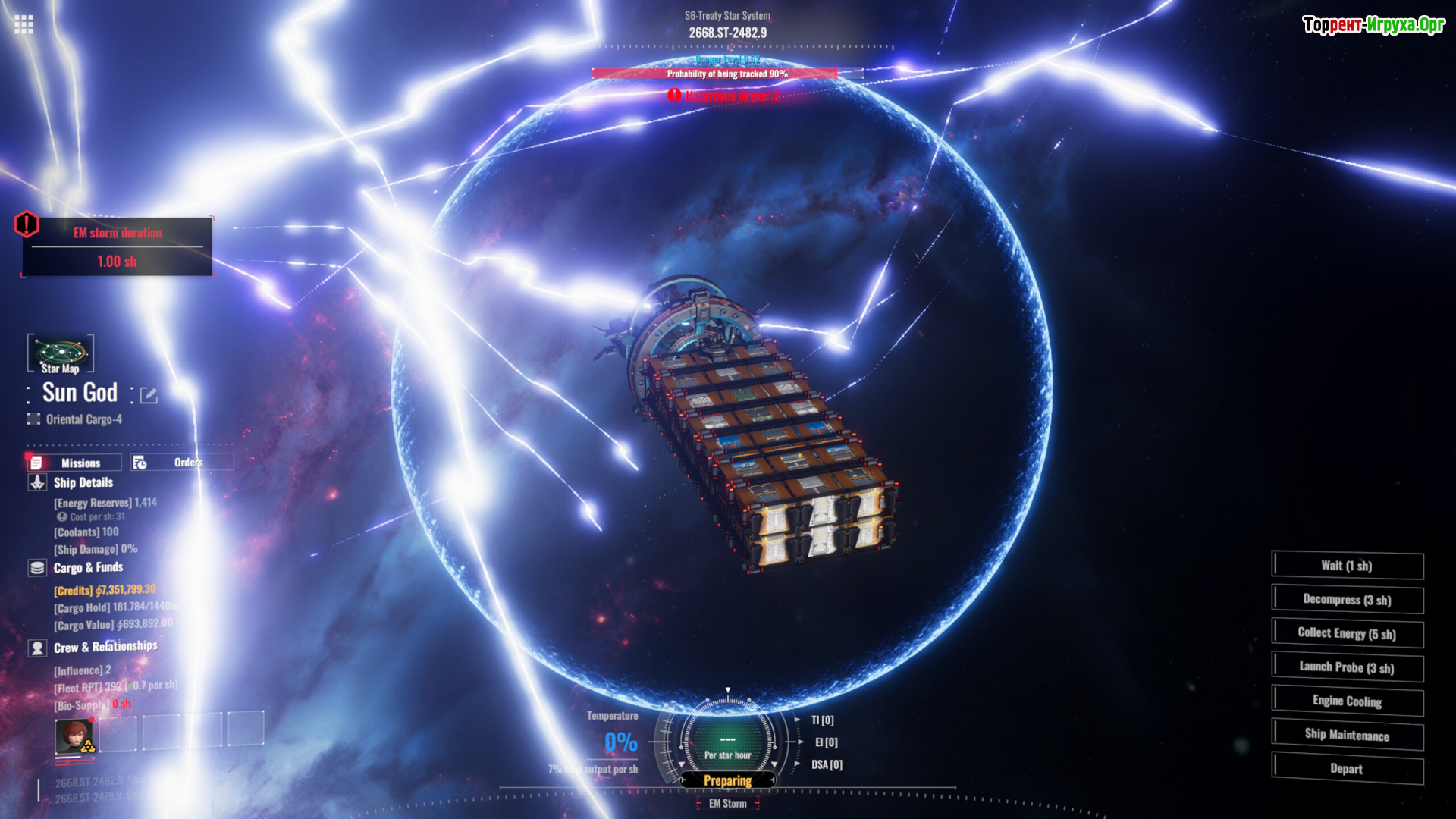
Task: Expand the Ship Details section
Action: 83,482
